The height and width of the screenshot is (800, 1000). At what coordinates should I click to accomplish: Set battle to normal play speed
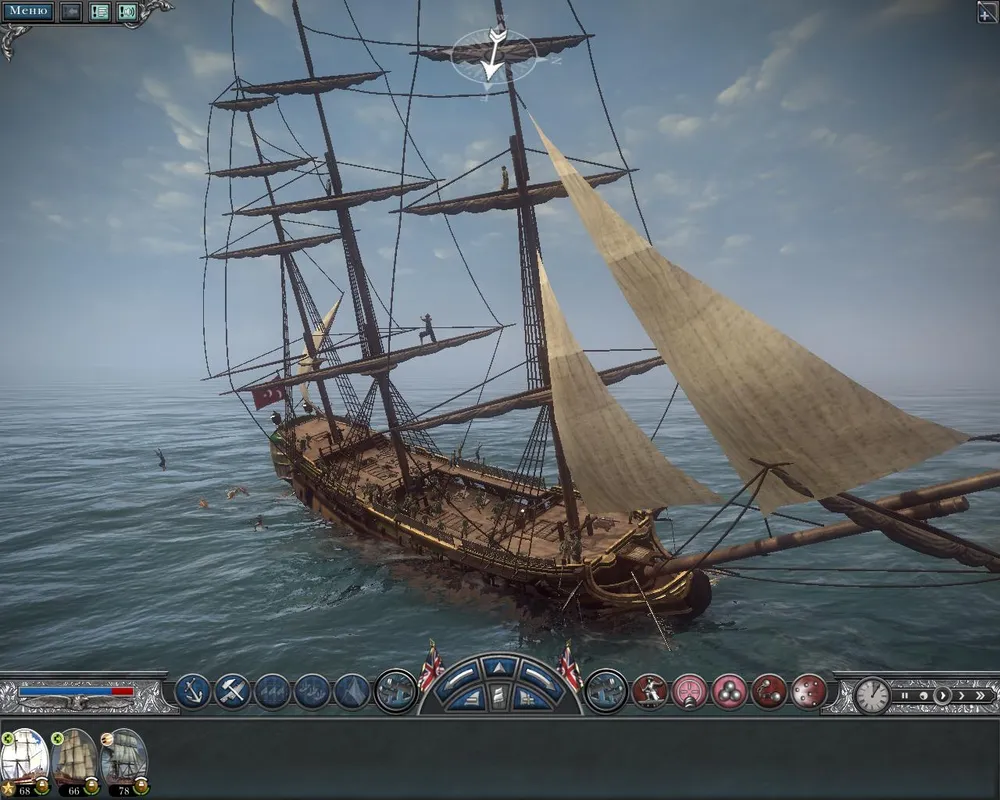pos(941,695)
